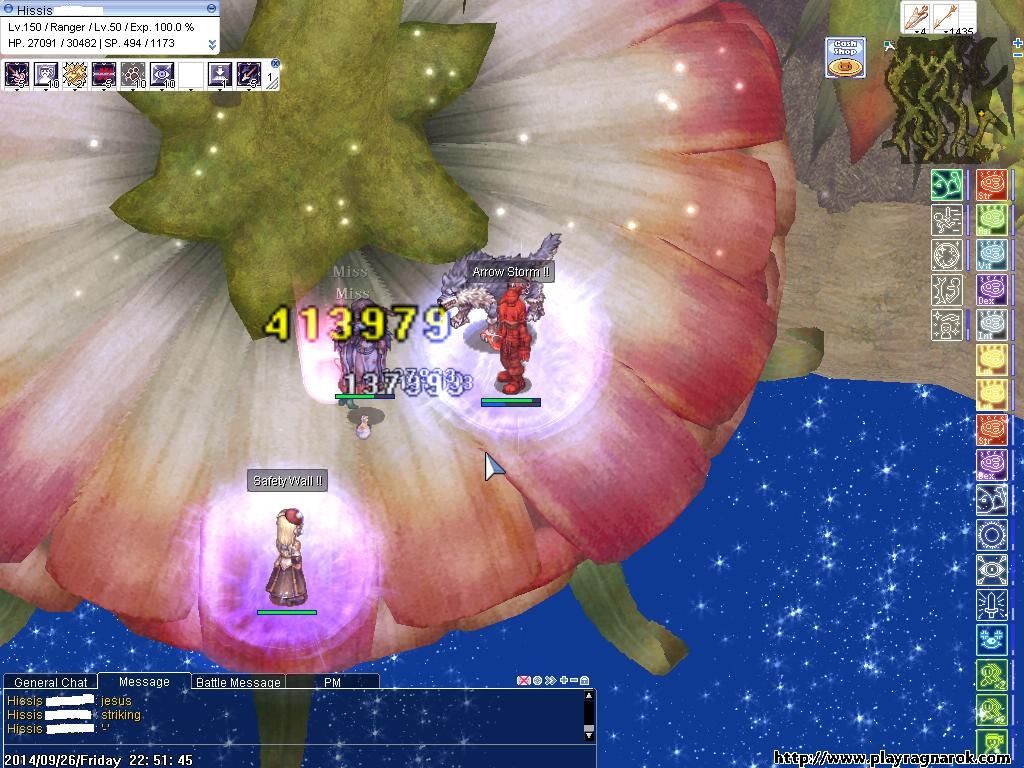The image size is (1024, 768).
Task: Click the purple Dex buff icon
Action: 992,289
